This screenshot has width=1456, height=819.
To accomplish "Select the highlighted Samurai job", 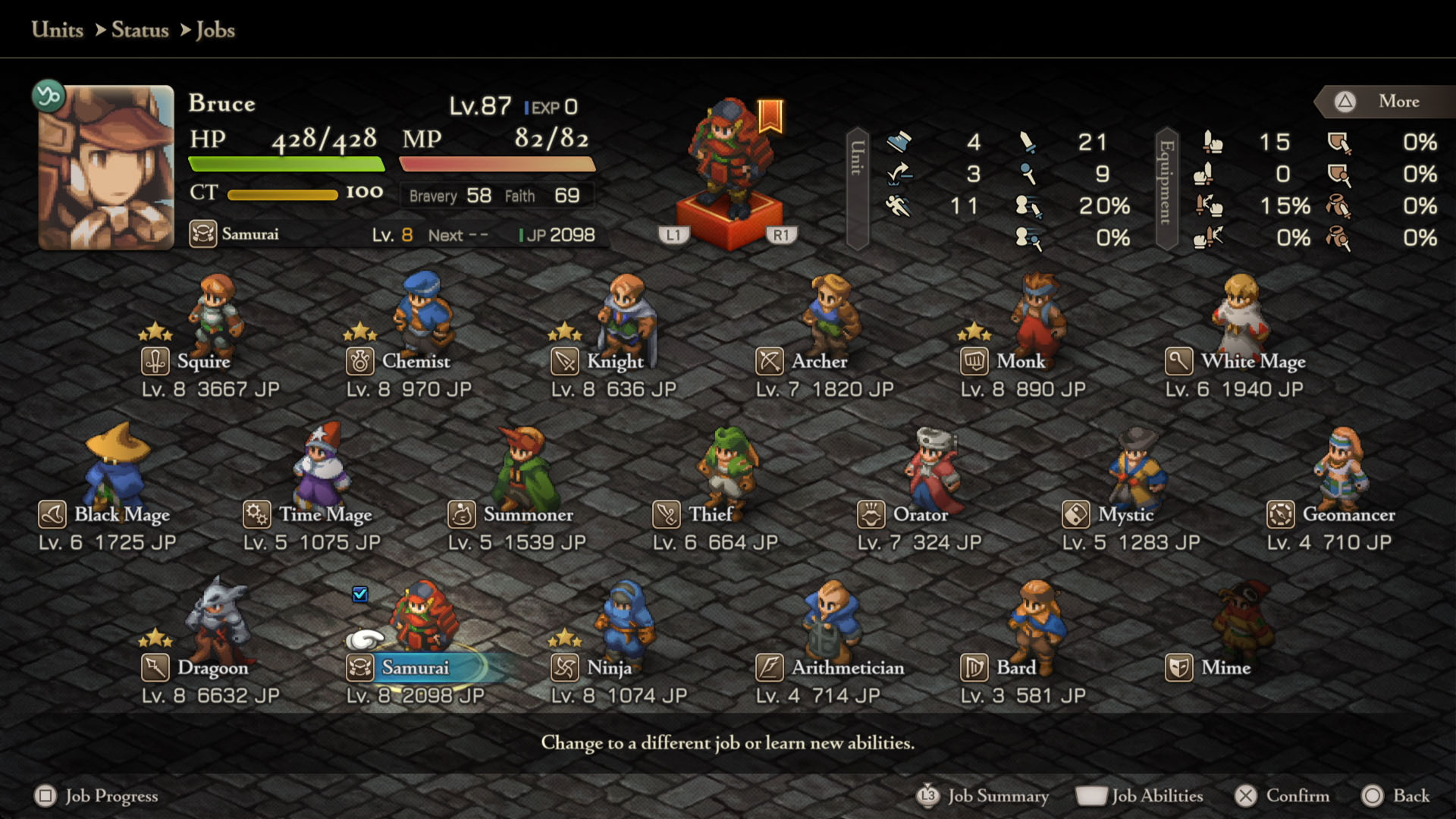I will click(x=415, y=668).
